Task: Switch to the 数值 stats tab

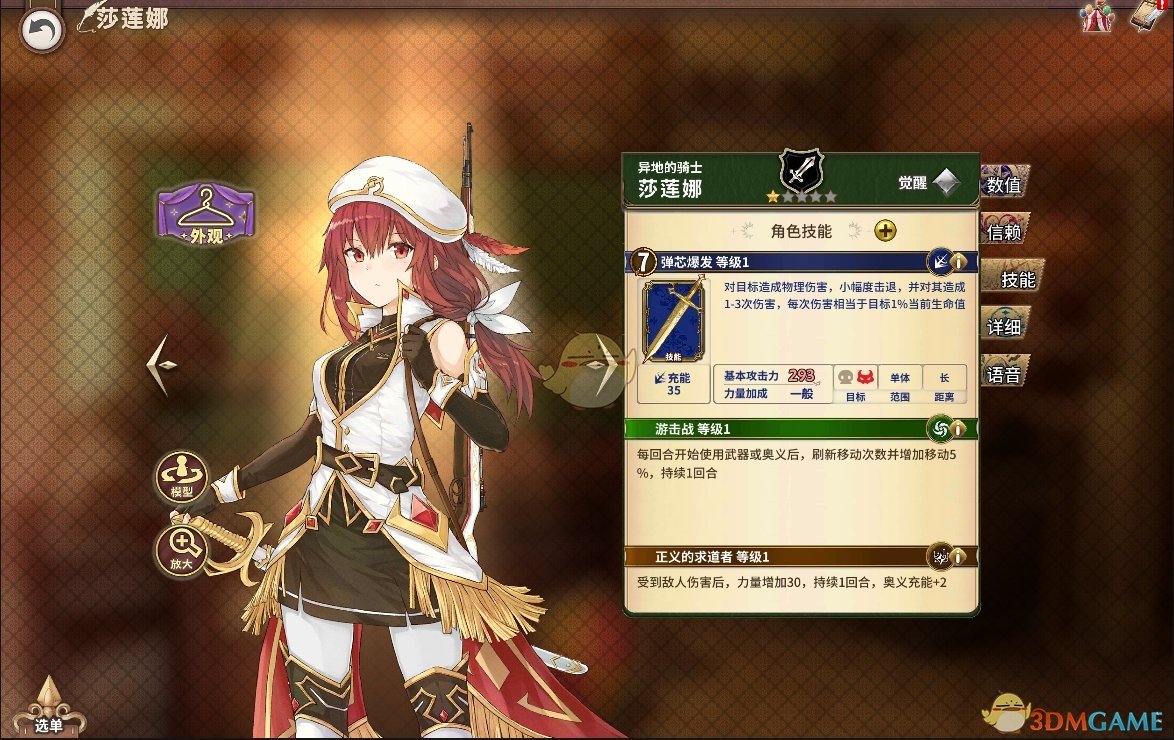Action: pyautogui.click(x=1008, y=185)
